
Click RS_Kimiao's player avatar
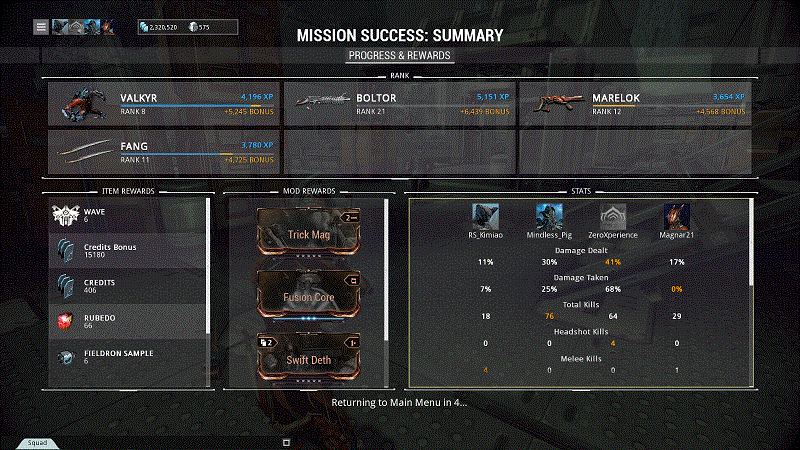(x=487, y=217)
